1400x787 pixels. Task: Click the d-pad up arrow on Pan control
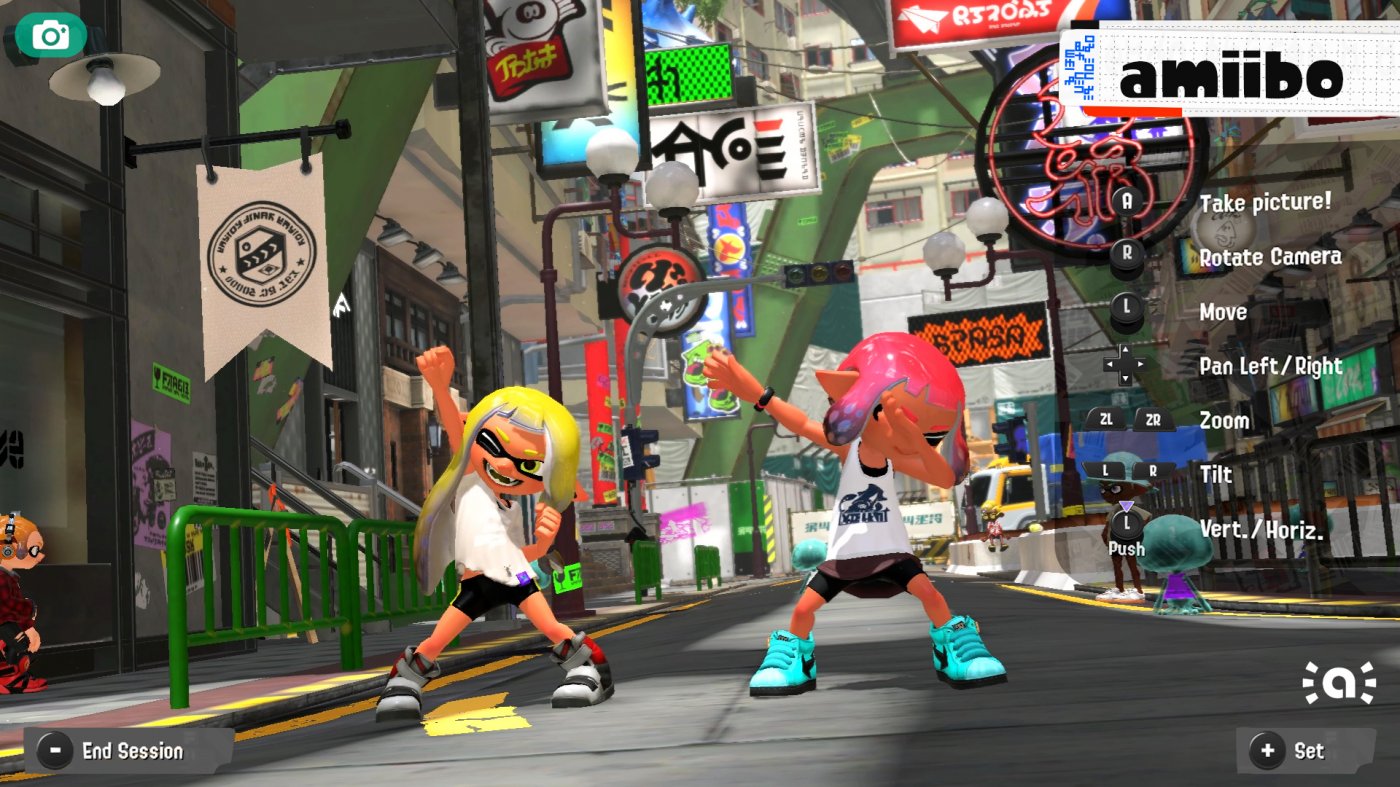point(1126,347)
